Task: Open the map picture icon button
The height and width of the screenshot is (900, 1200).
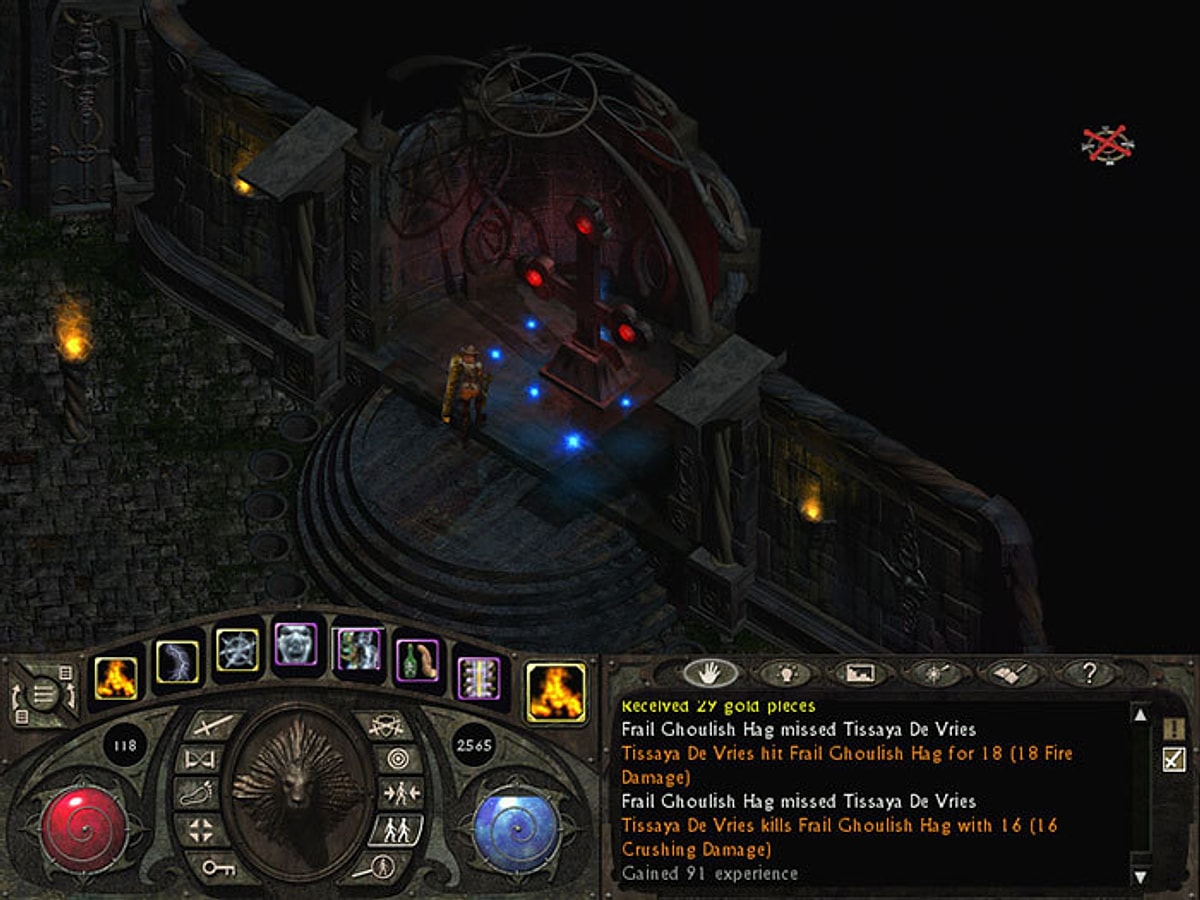Action: coord(861,673)
